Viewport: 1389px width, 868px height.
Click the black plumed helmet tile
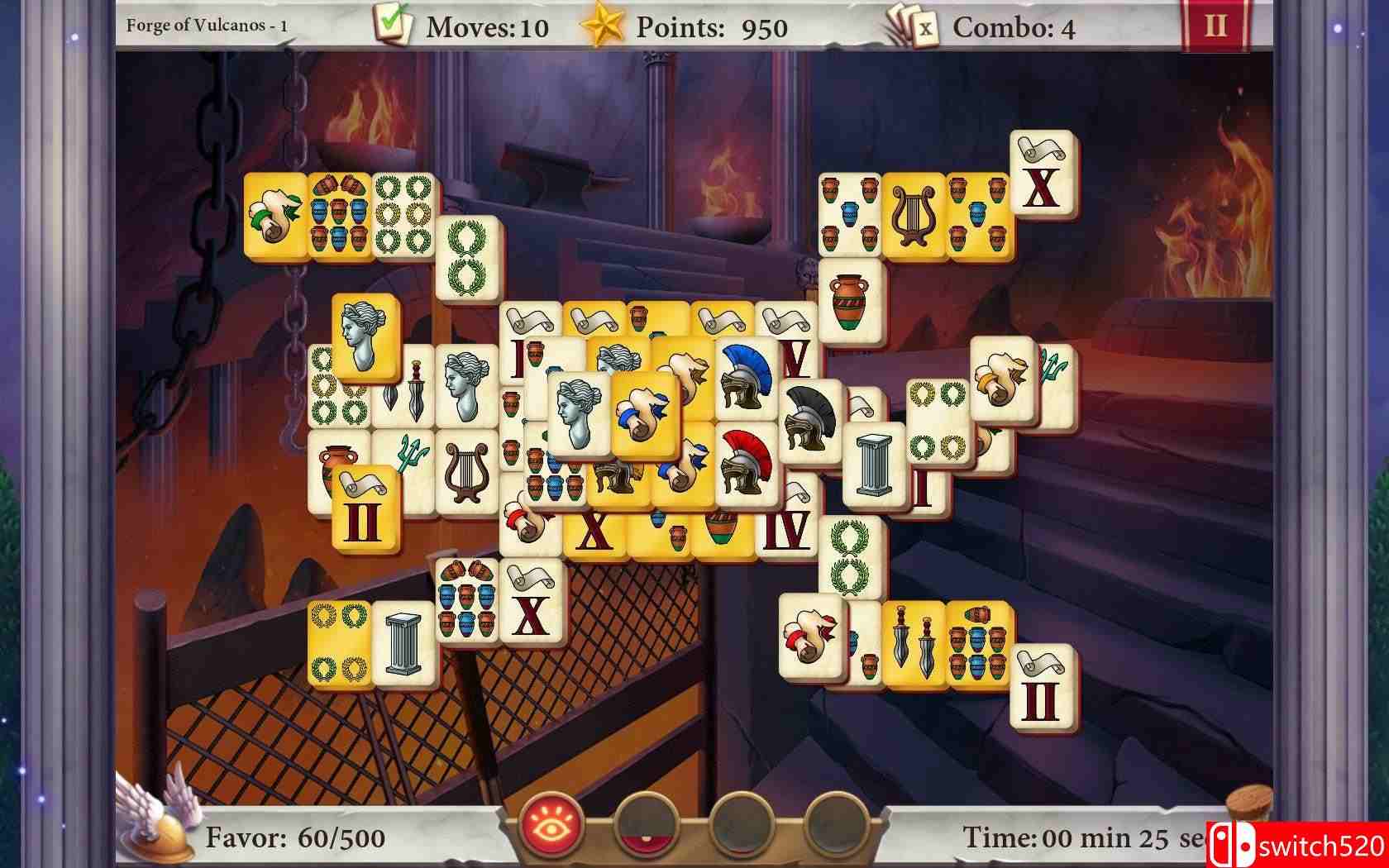809,417
